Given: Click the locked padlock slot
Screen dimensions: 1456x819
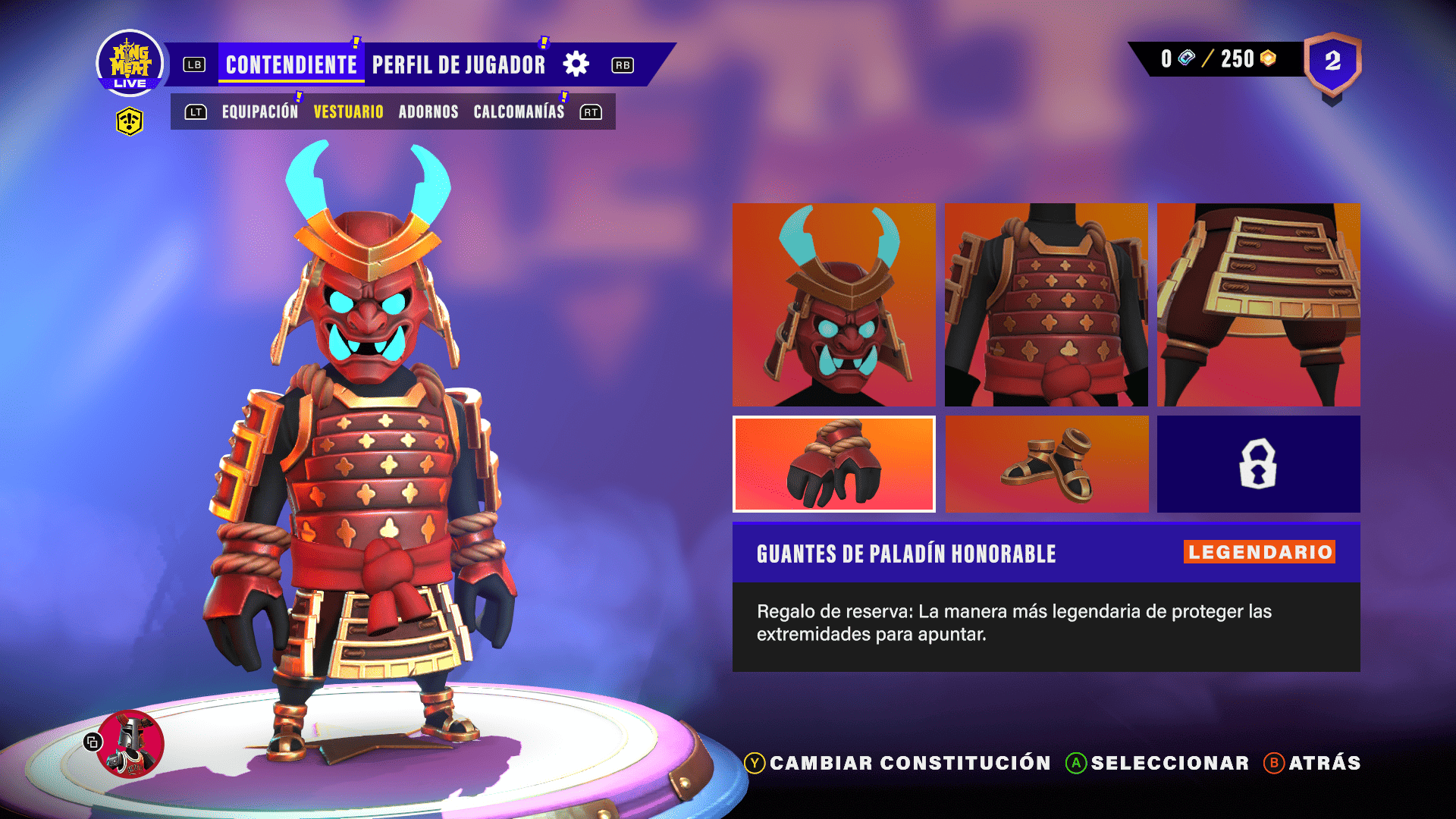Looking at the screenshot, I should pyautogui.click(x=1258, y=464).
